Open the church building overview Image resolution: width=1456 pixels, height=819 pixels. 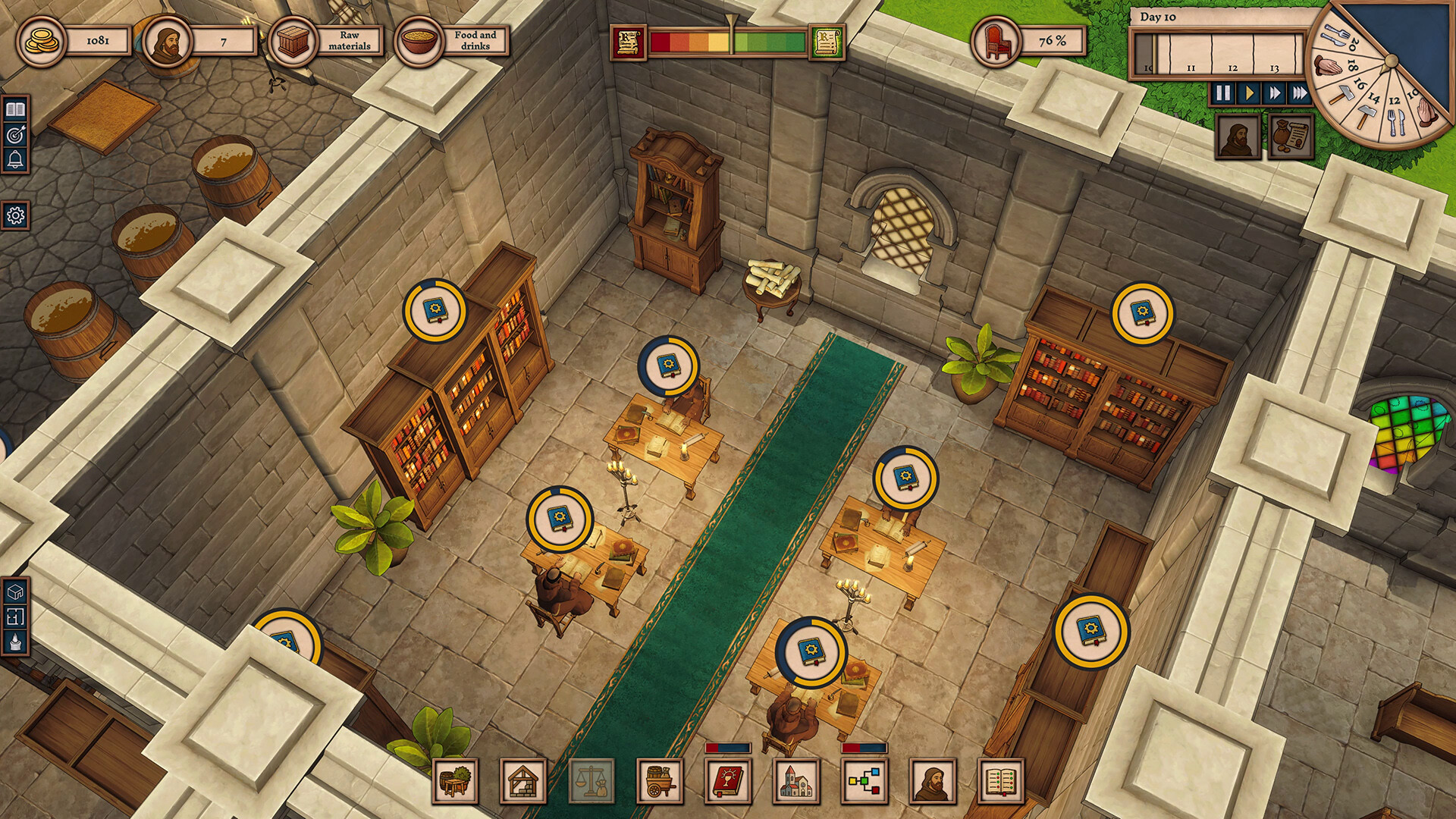point(796,781)
